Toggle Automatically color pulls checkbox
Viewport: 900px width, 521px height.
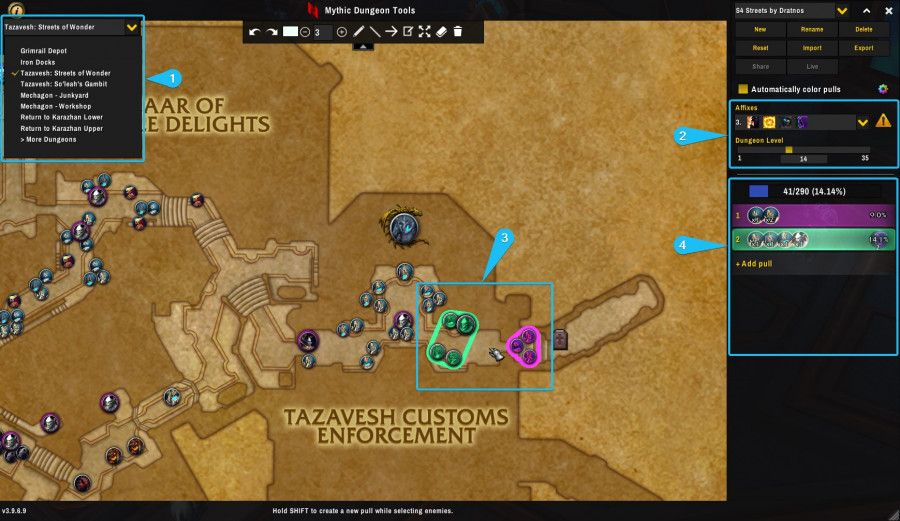(x=743, y=89)
